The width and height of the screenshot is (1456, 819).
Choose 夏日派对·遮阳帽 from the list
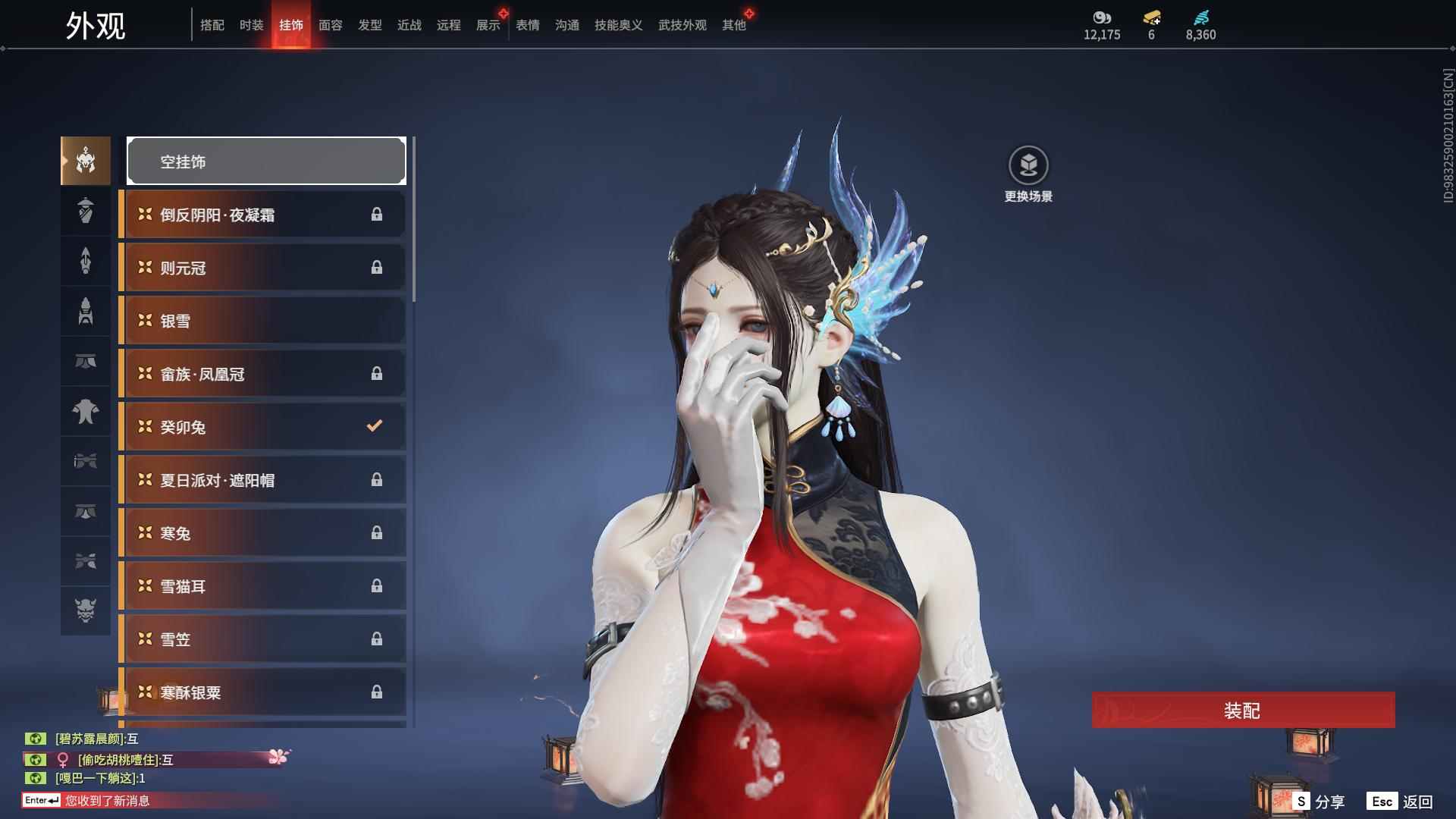pos(263,480)
